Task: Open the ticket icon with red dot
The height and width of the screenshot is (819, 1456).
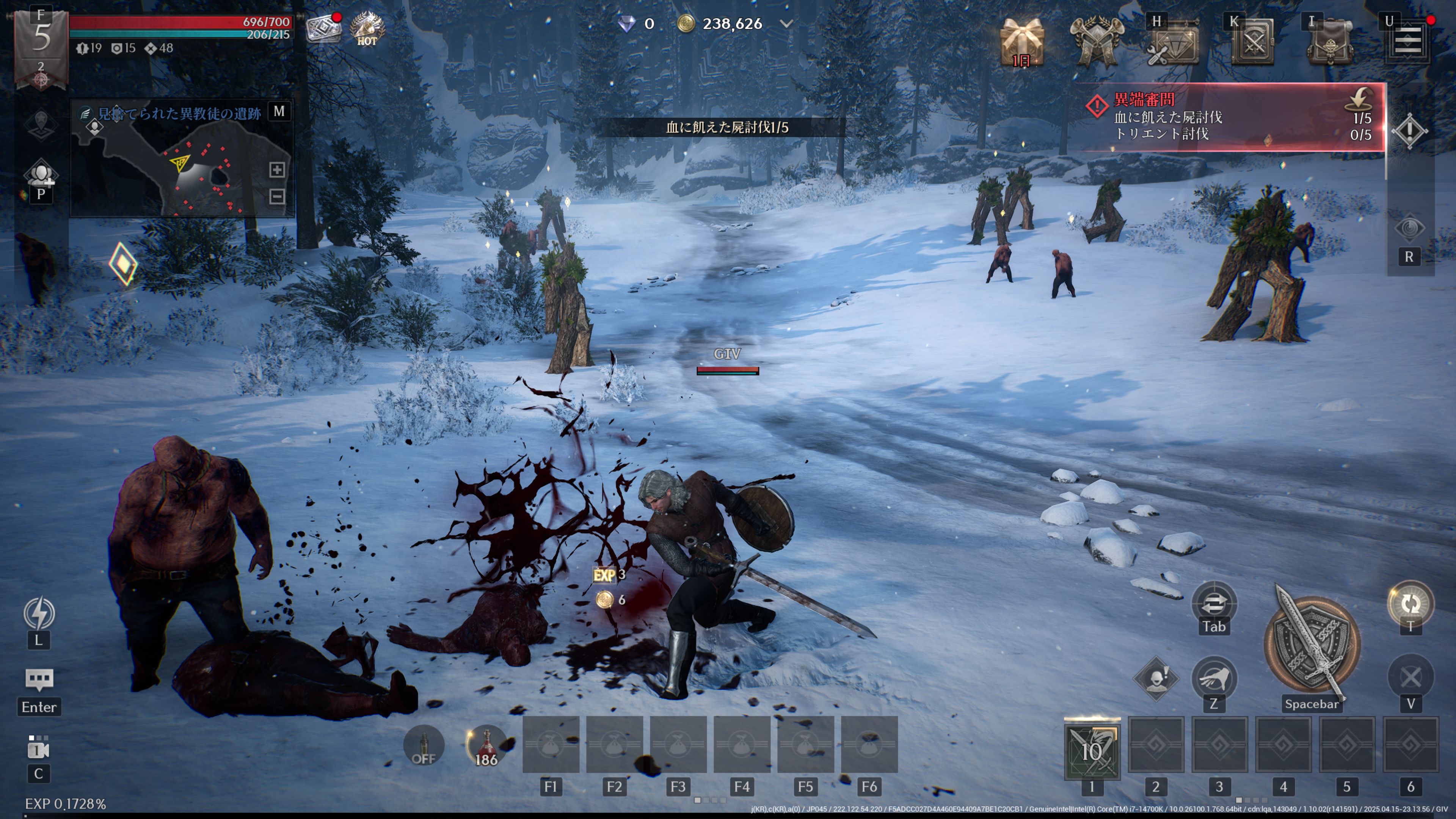Action: pos(323,28)
